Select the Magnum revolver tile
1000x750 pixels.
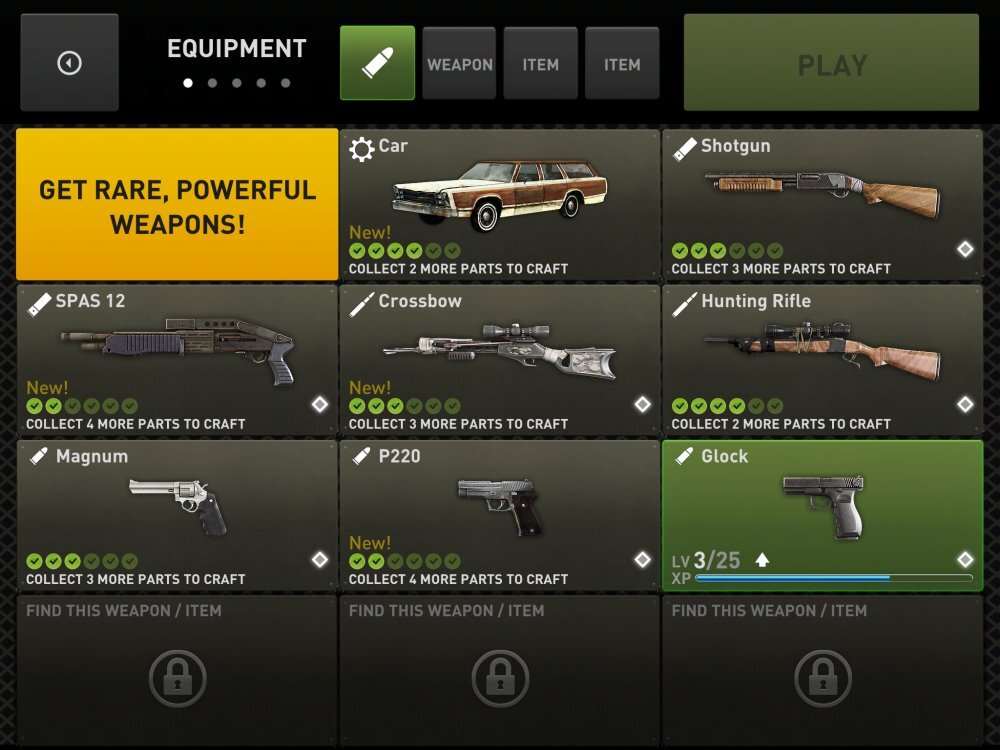(177, 514)
